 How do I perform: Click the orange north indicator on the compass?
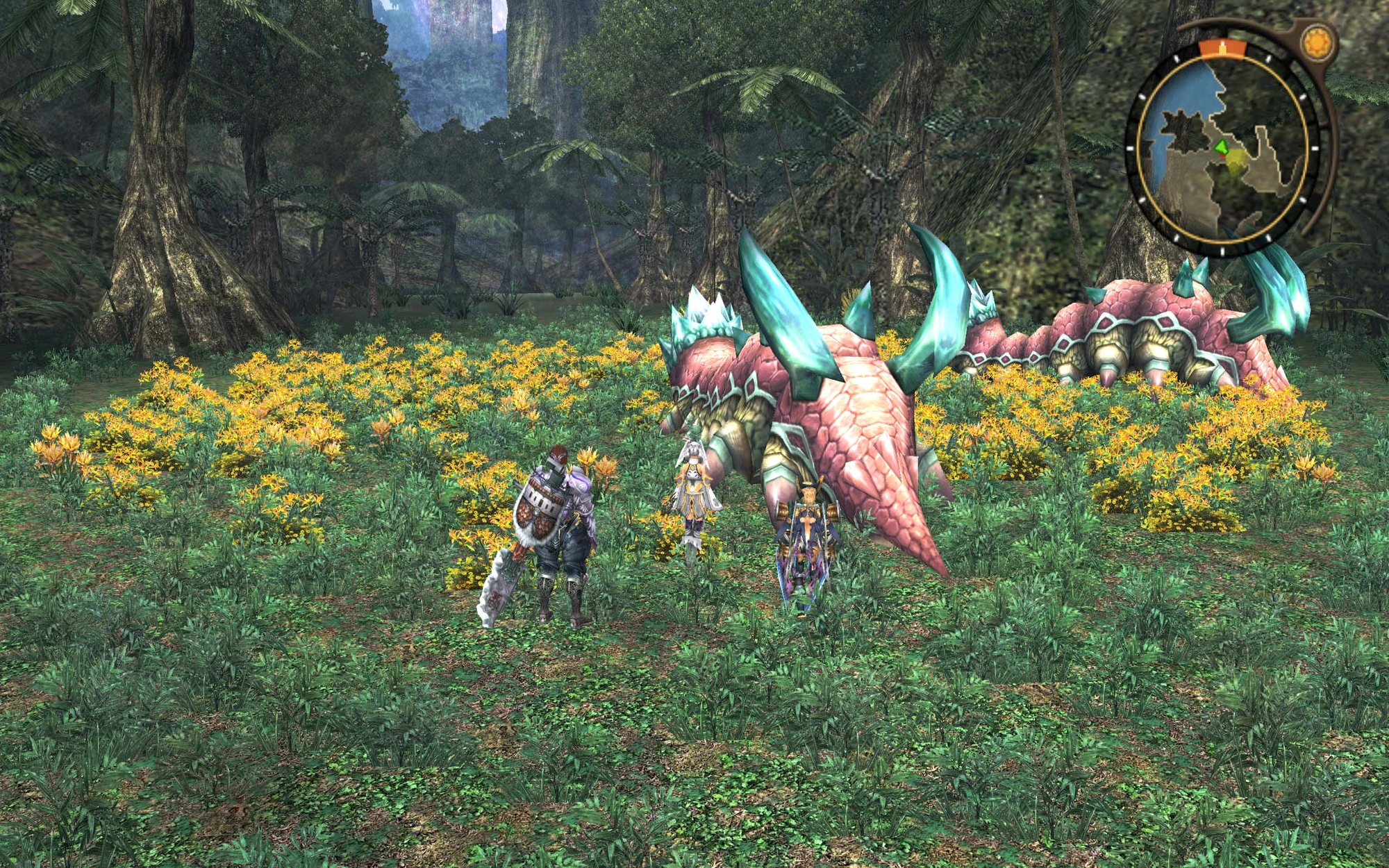[1222, 47]
